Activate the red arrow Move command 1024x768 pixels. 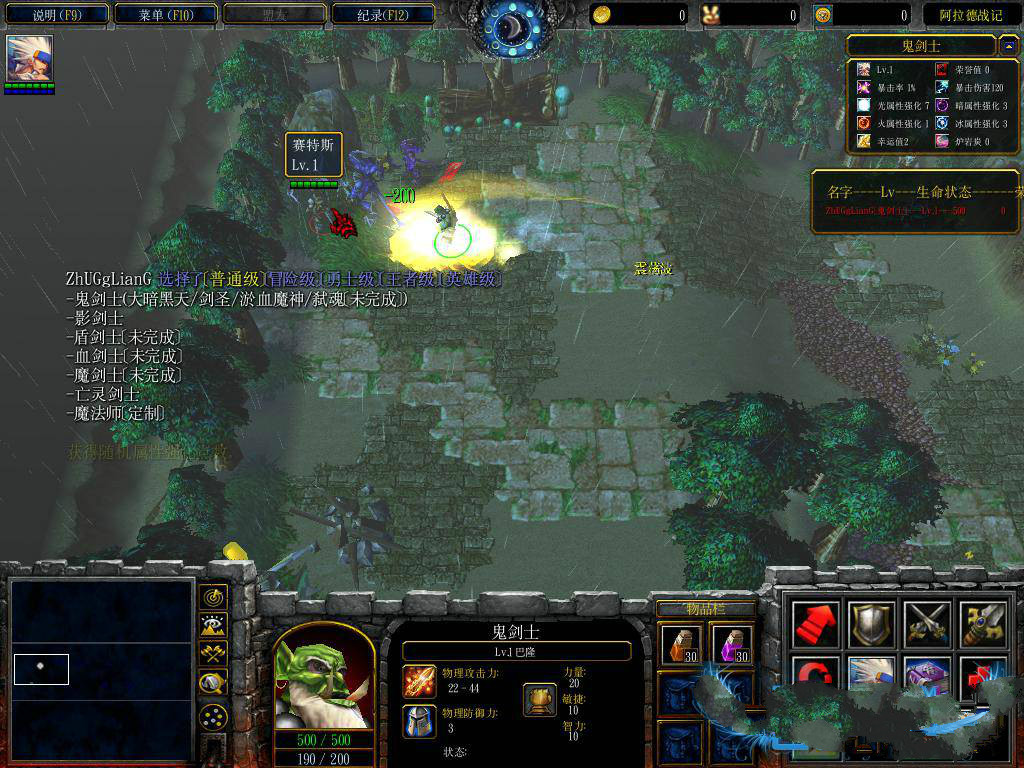pyautogui.click(x=814, y=625)
